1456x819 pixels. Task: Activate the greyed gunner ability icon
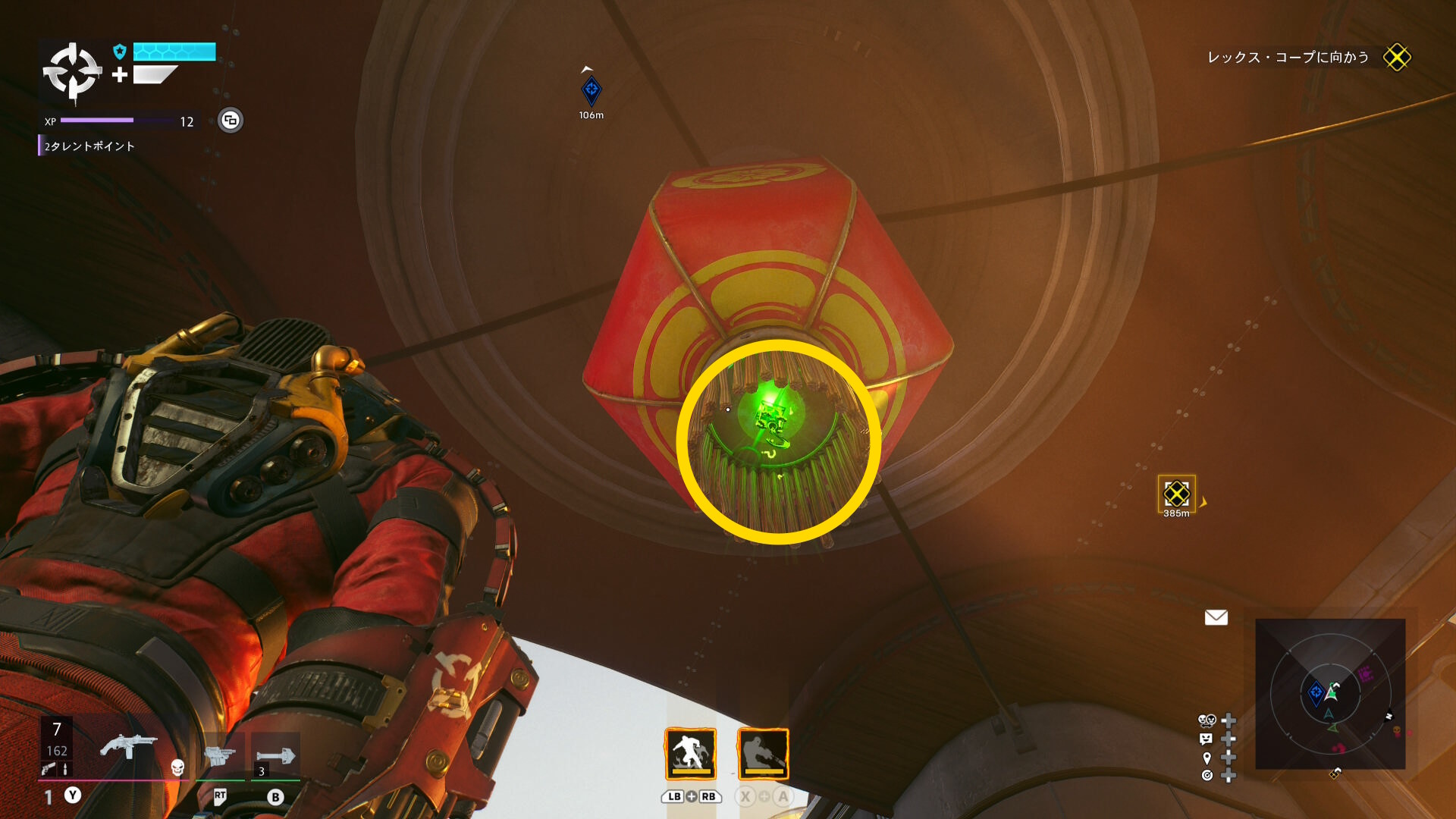[763, 754]
